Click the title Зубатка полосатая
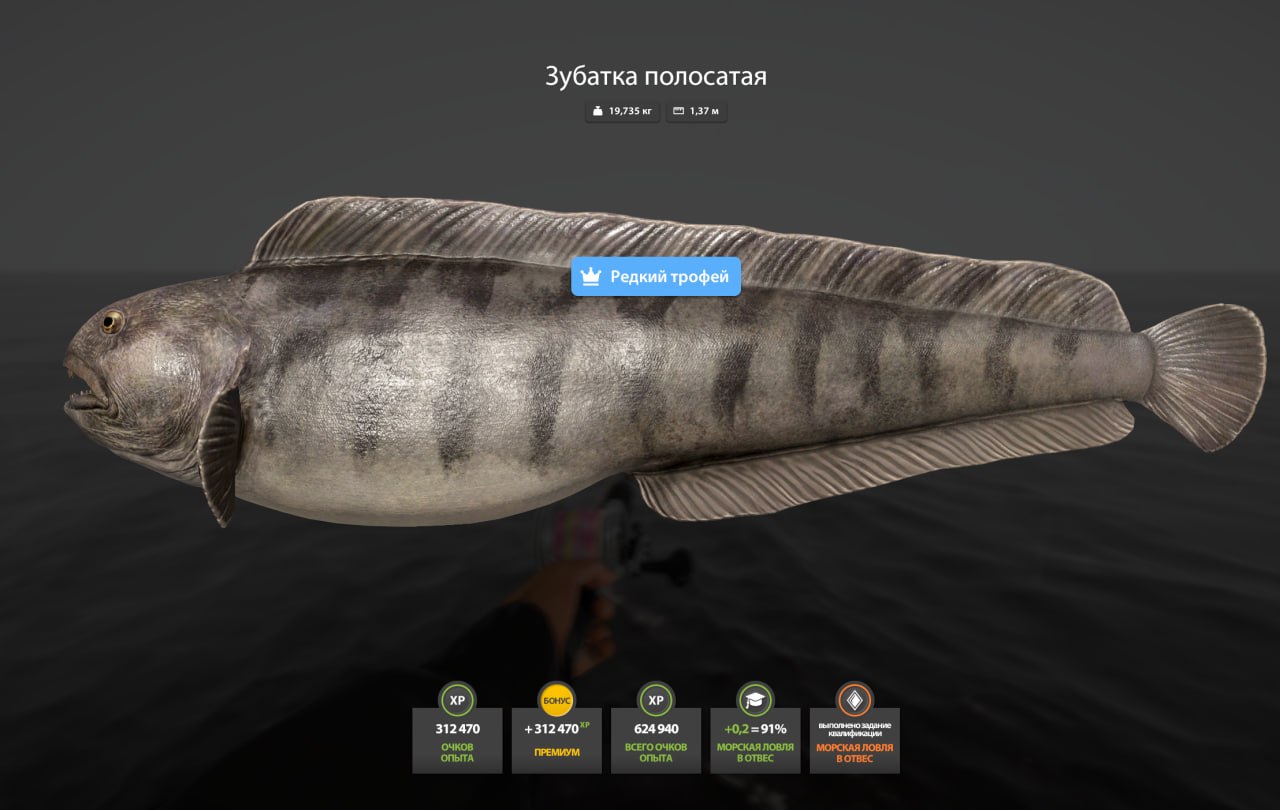The height and width of the screenshot is (810, 1280). [x=655, y=76]
